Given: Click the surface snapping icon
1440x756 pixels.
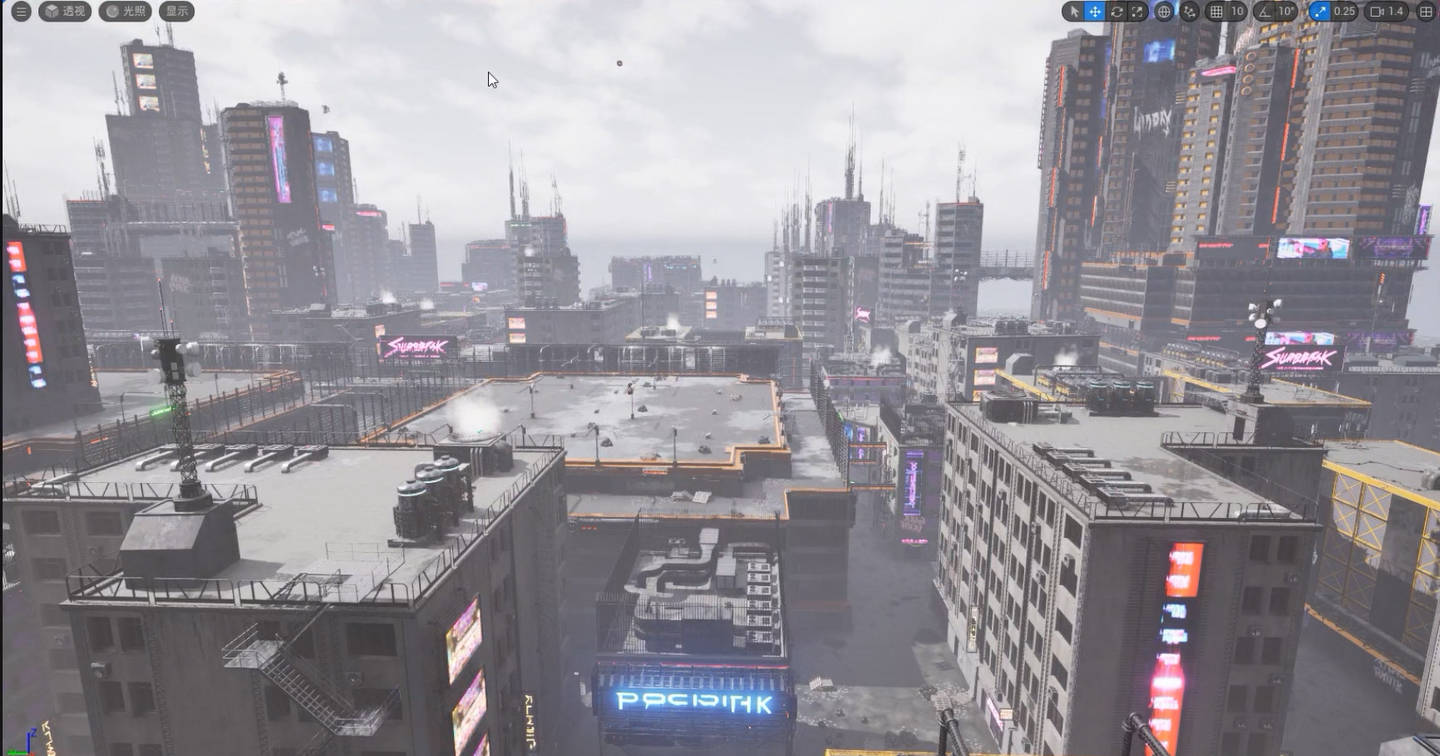Looking at the screenshot, I should click(x=1190, y=11).
